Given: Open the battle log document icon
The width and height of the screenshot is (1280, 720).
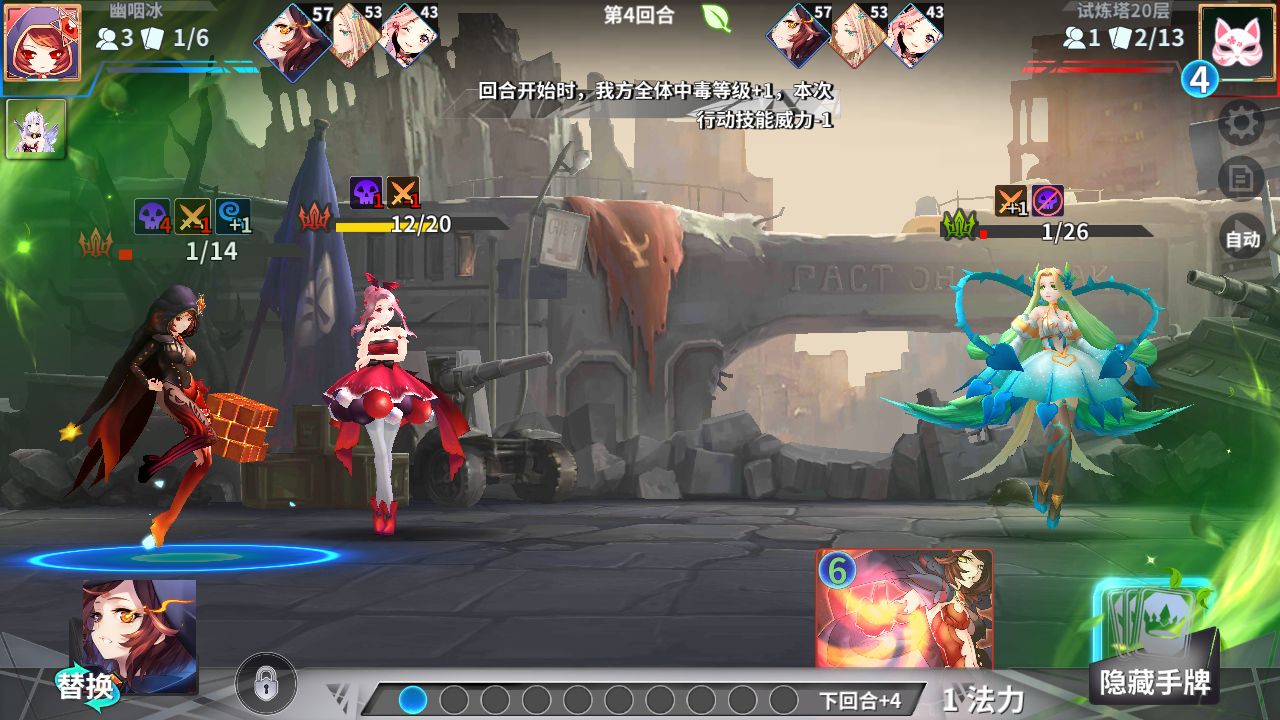Looking at the screenshot, I should (x=1242, y=180).
